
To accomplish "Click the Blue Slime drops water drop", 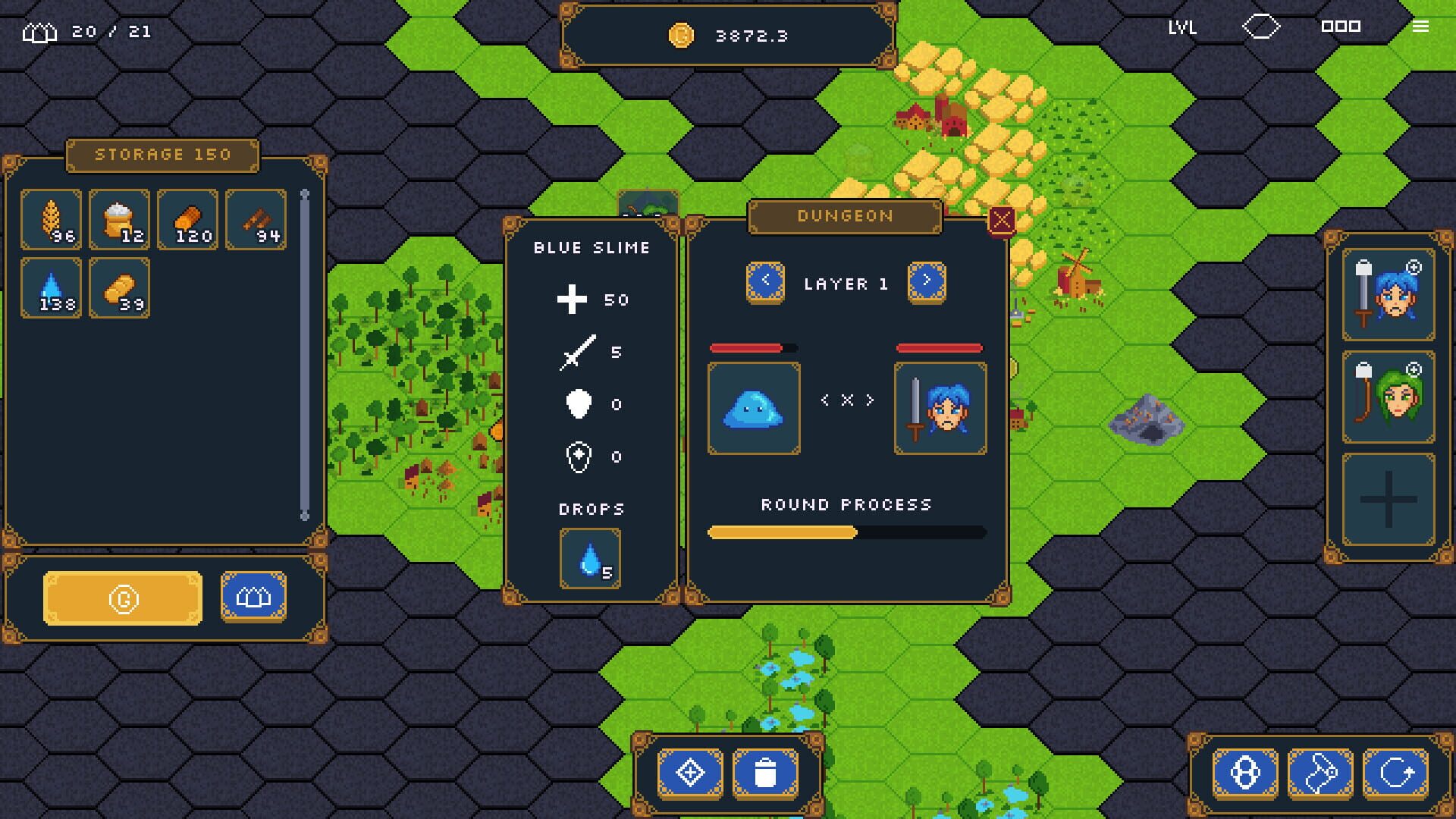I will pos(591,560).
